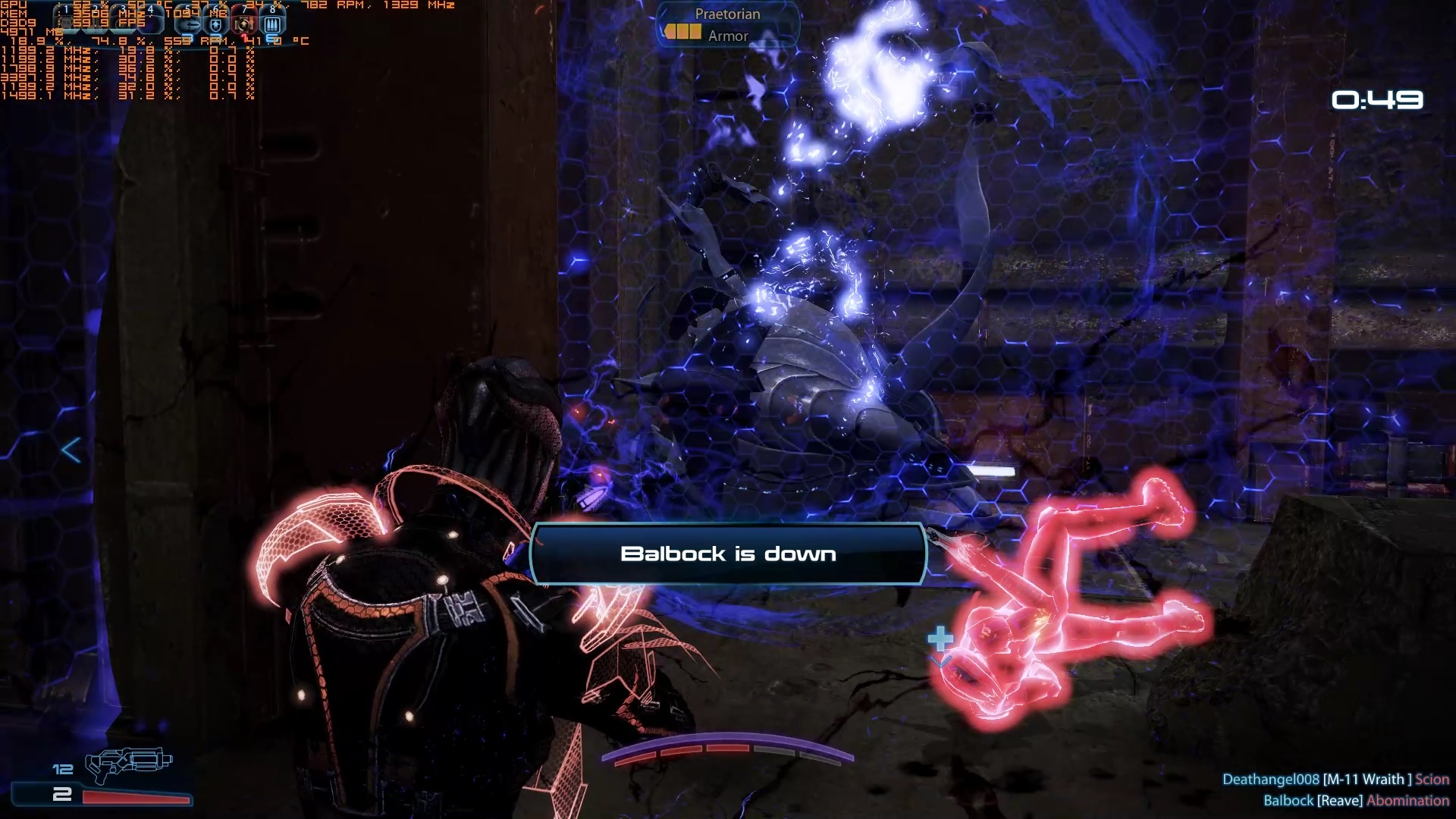This screenshot has width=1456, height=819.
Task: Click the blue left-pointing arrow indicator
Action: click(71, 450)
